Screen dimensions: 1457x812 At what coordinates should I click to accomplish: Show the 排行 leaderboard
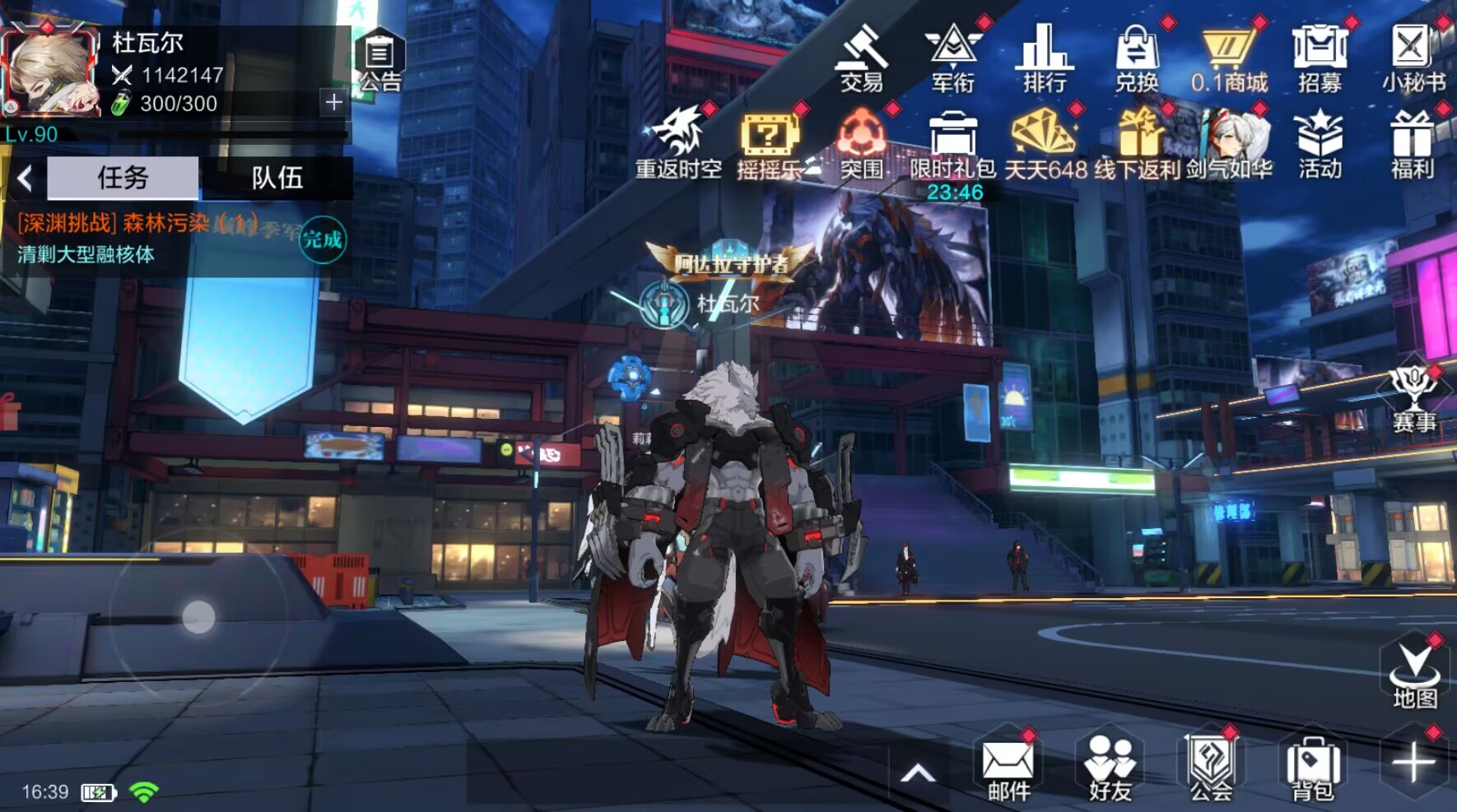pos(1045,58)
